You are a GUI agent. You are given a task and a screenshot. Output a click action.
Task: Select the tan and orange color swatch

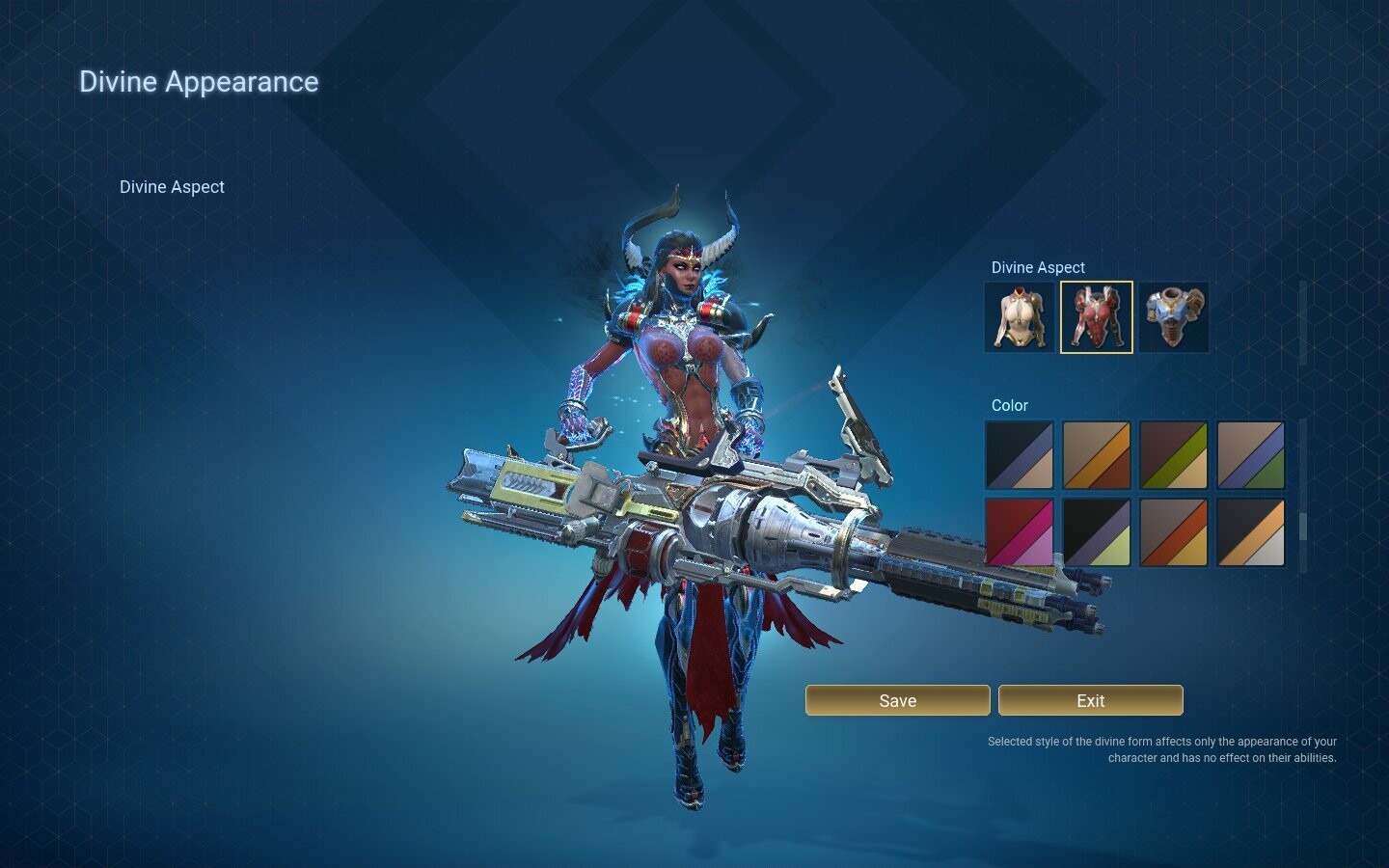(x=1096, y=454)
